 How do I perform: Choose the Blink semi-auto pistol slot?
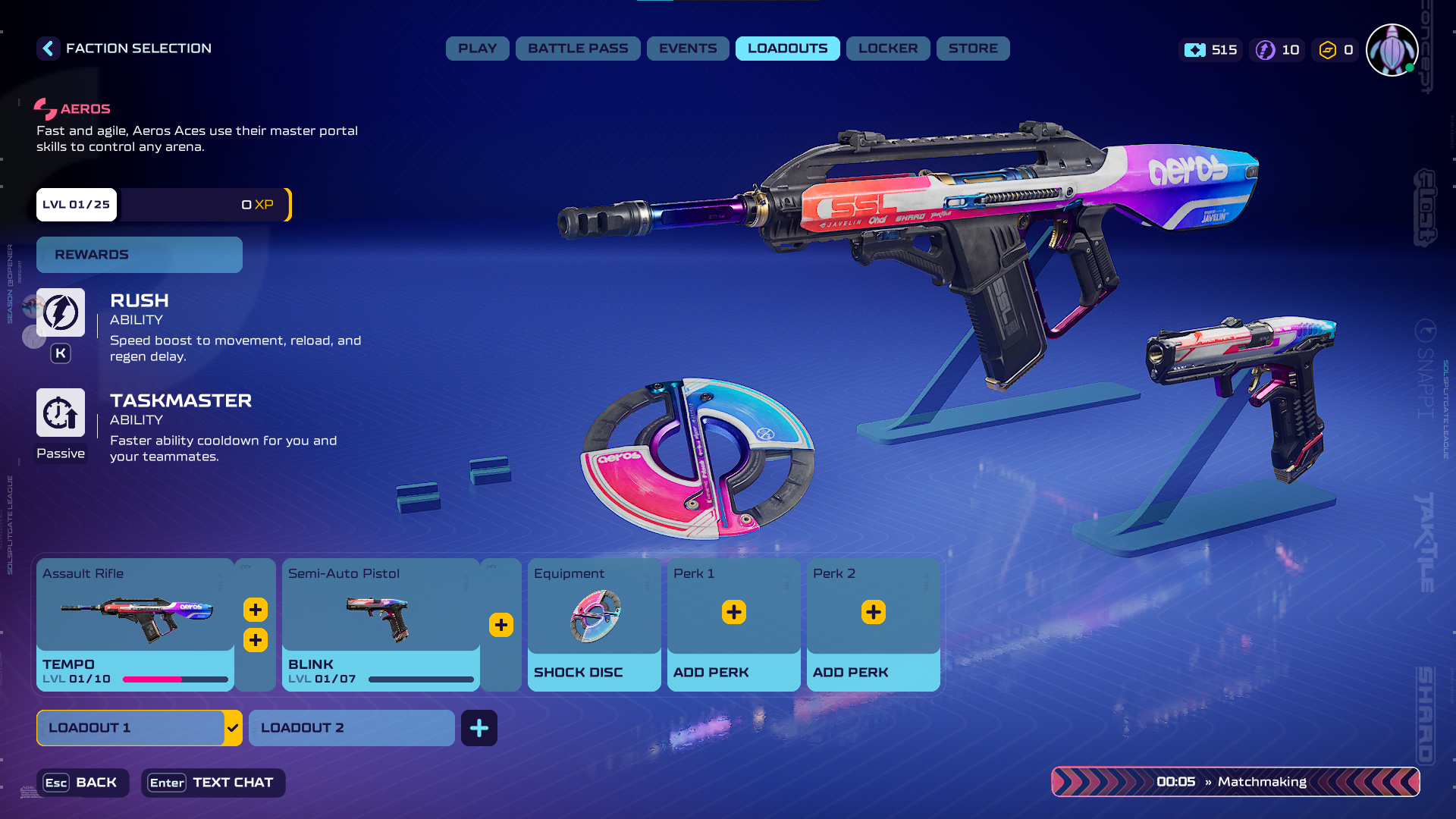pos(380,623)
